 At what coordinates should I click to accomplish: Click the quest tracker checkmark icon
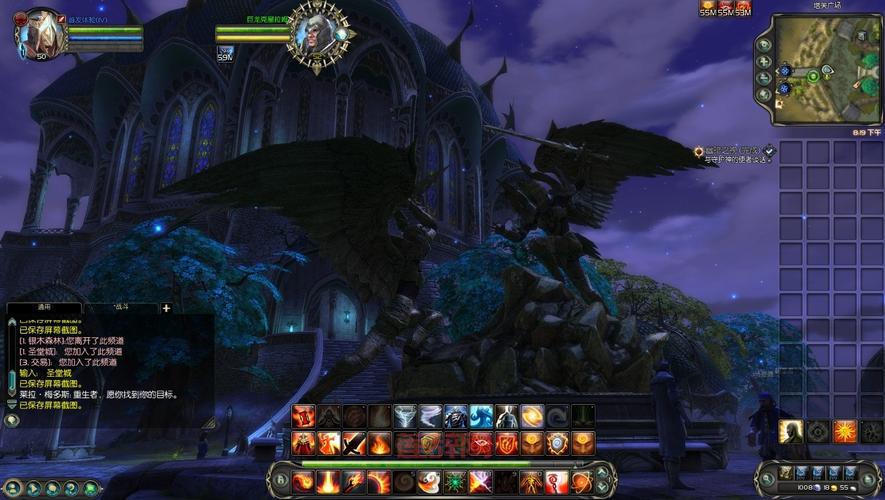[768, 151]
